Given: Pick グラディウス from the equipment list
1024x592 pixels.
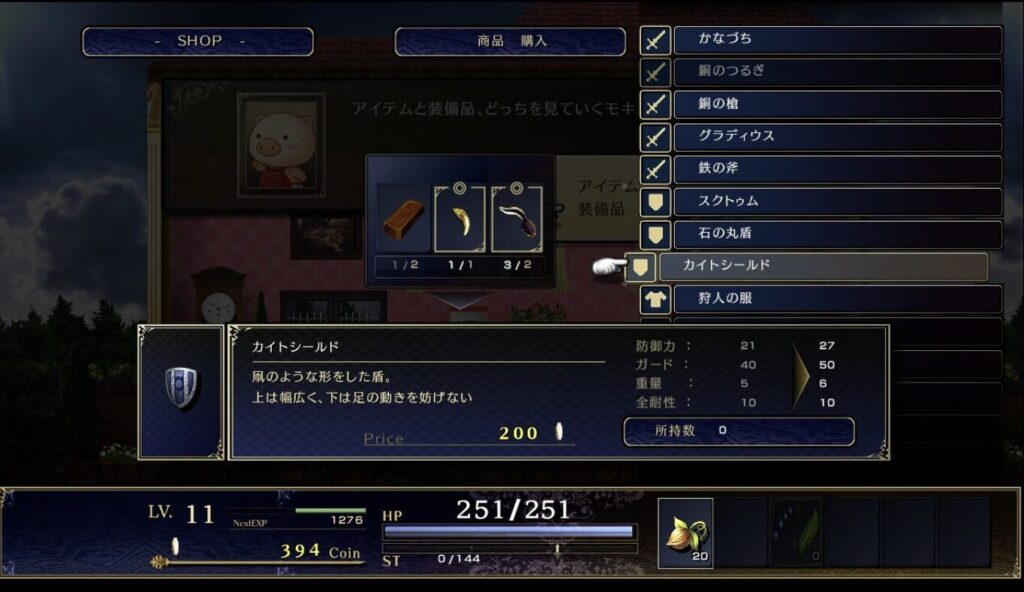Looking at the screenshot, I should pyautogui.click(x=837, y=136).
